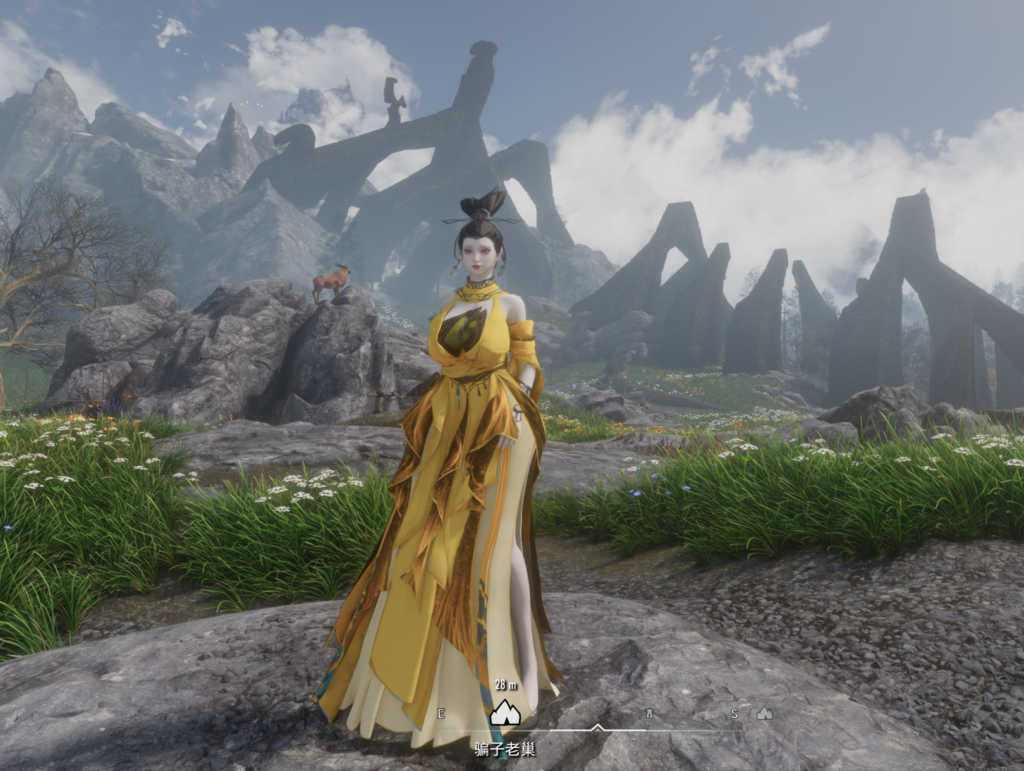Select the 骗子老巢 cave marker on compass
This screenshot has height=771, width=1024.
click(505, 712)
